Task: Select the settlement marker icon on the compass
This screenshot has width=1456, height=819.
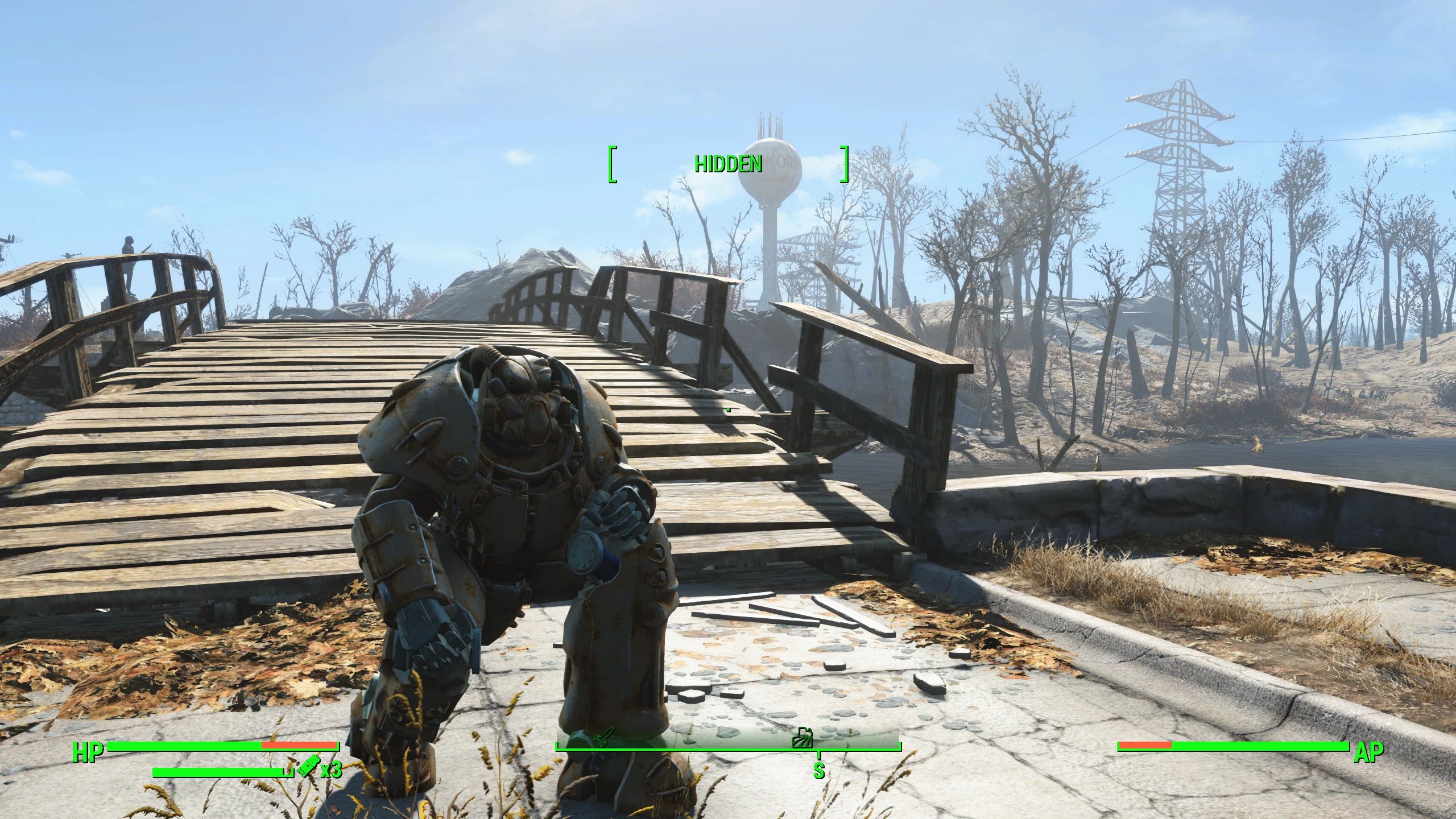Action: 802,738
